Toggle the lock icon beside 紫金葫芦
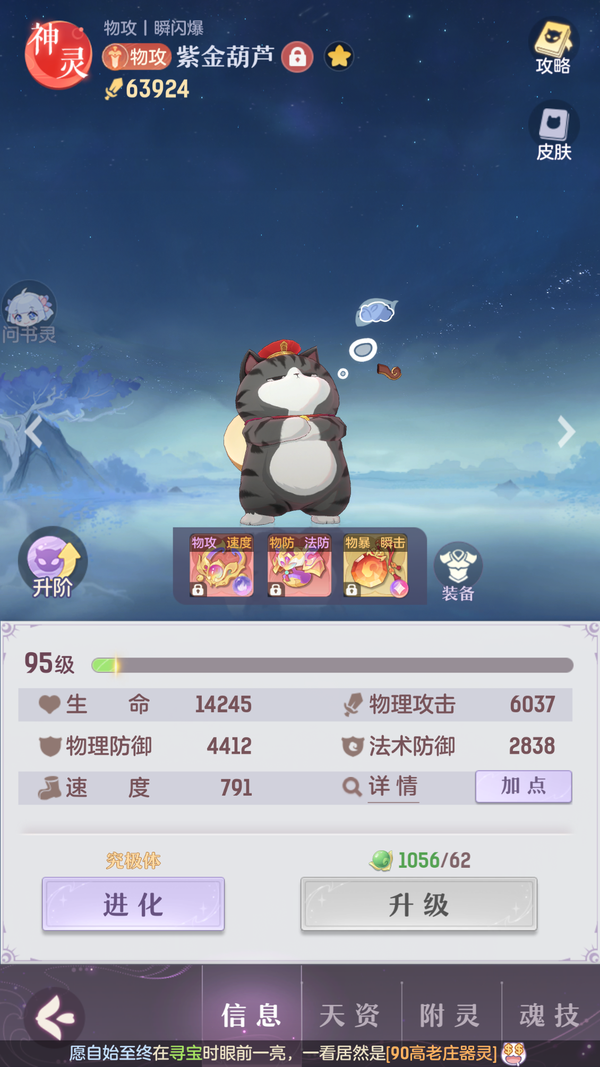This screenshot has height=1067, width=600. pos(297,57)
